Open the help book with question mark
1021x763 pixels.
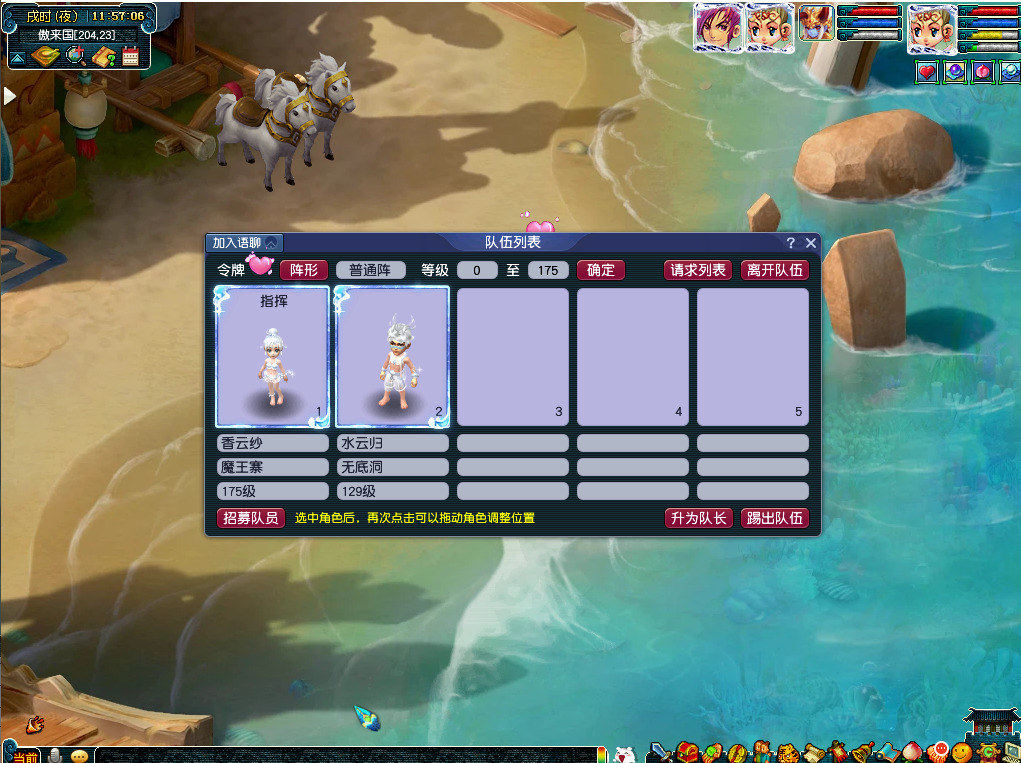[103, 56]
